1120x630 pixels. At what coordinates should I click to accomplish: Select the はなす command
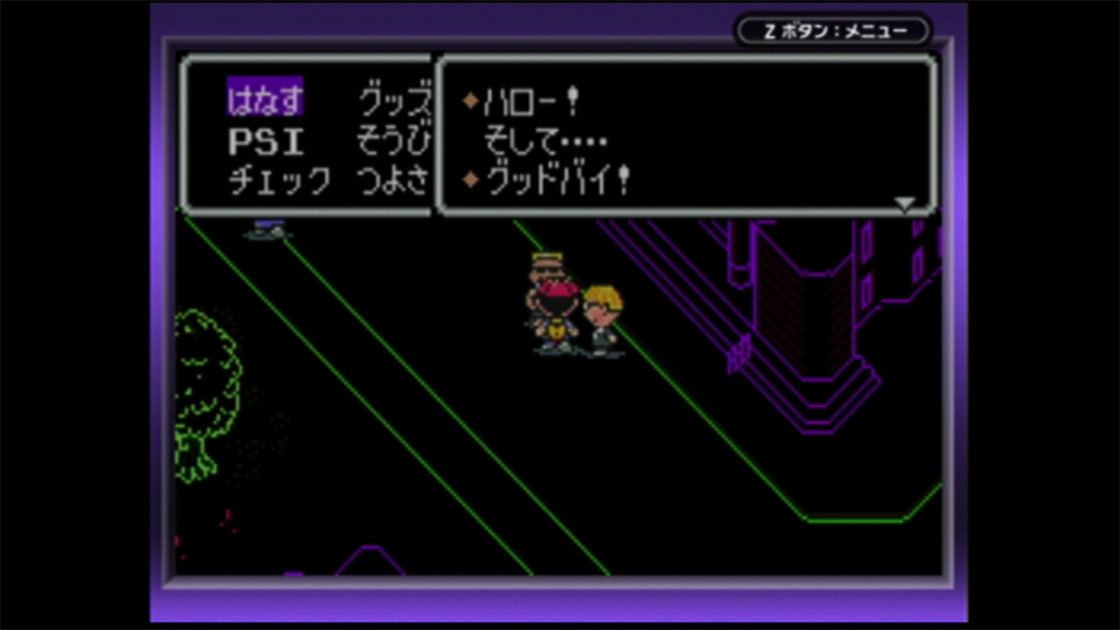pos(265,101)
